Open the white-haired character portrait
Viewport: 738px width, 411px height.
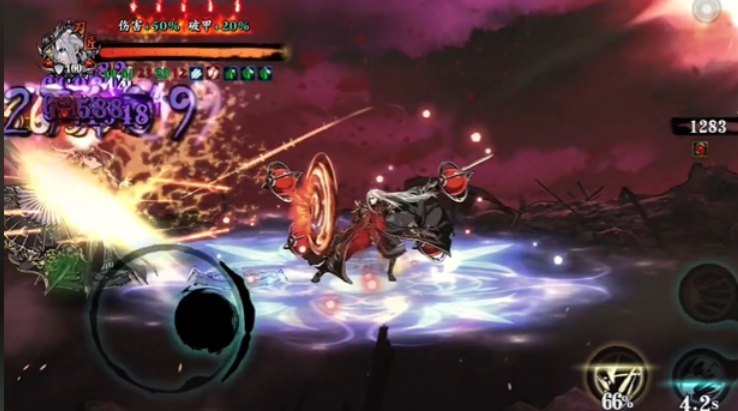tap(66, 47)
